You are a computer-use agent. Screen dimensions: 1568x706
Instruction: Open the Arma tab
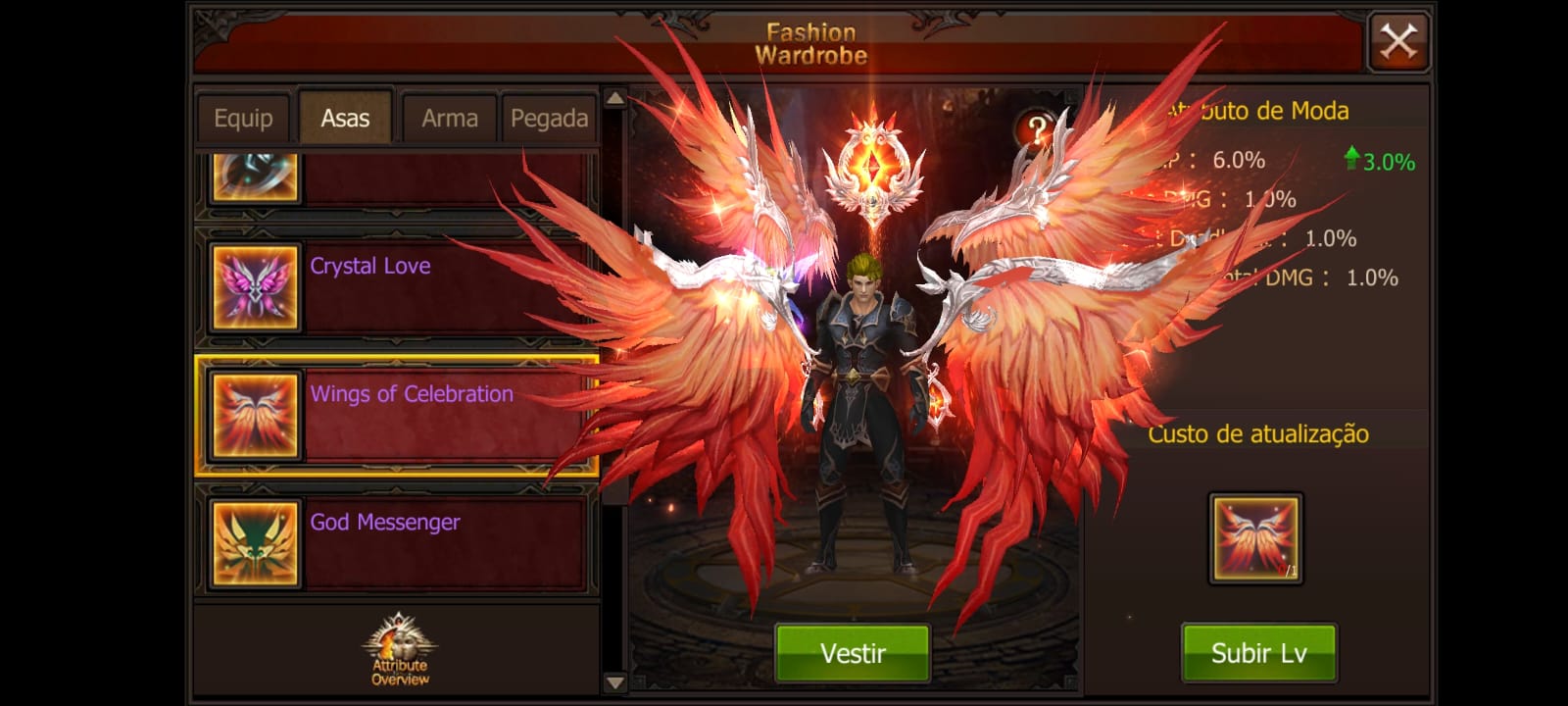point(450,119)
